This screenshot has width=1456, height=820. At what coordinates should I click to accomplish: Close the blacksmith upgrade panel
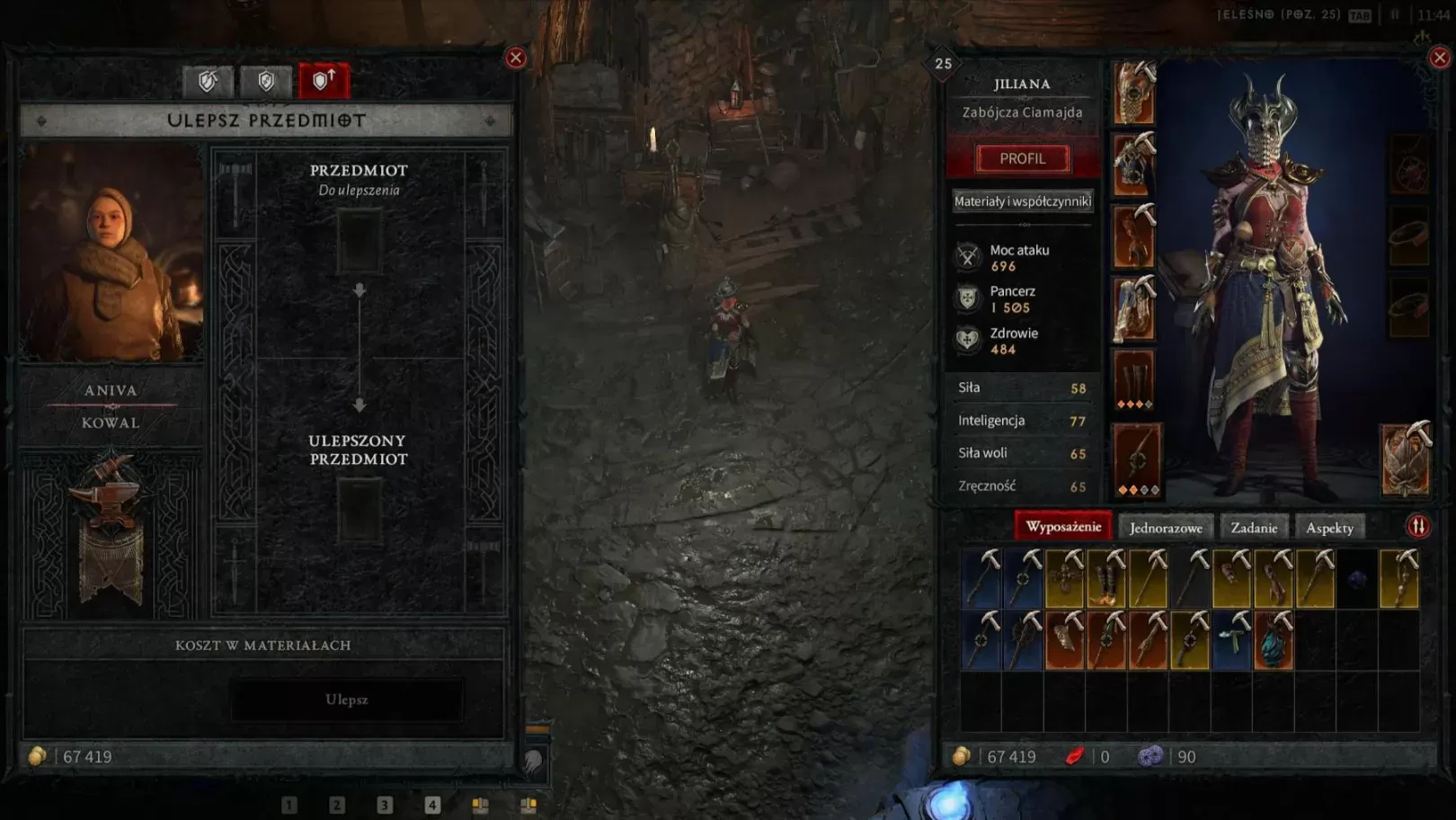click(x=516, y=58)
